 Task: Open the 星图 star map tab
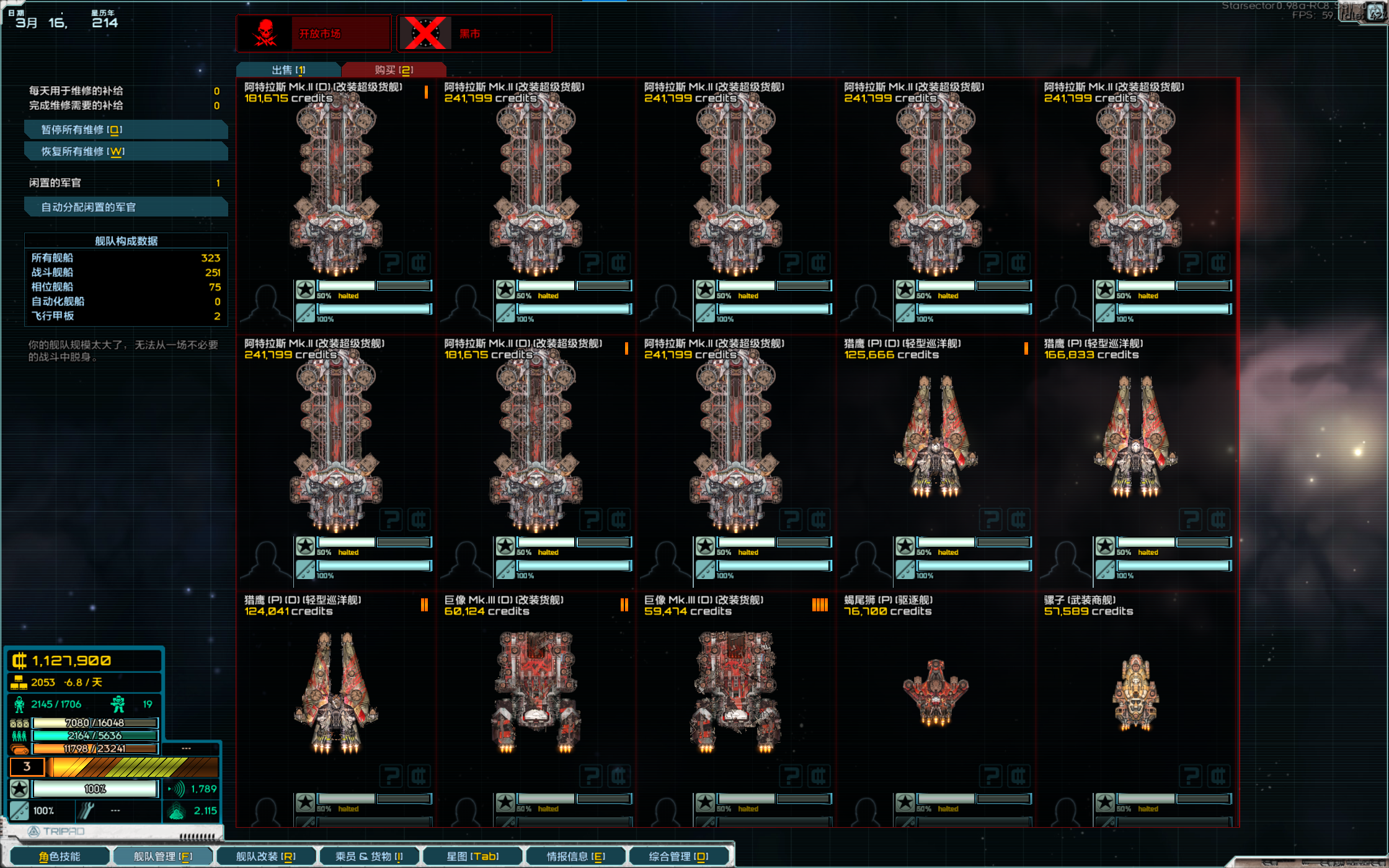click(x=473, y=856)
